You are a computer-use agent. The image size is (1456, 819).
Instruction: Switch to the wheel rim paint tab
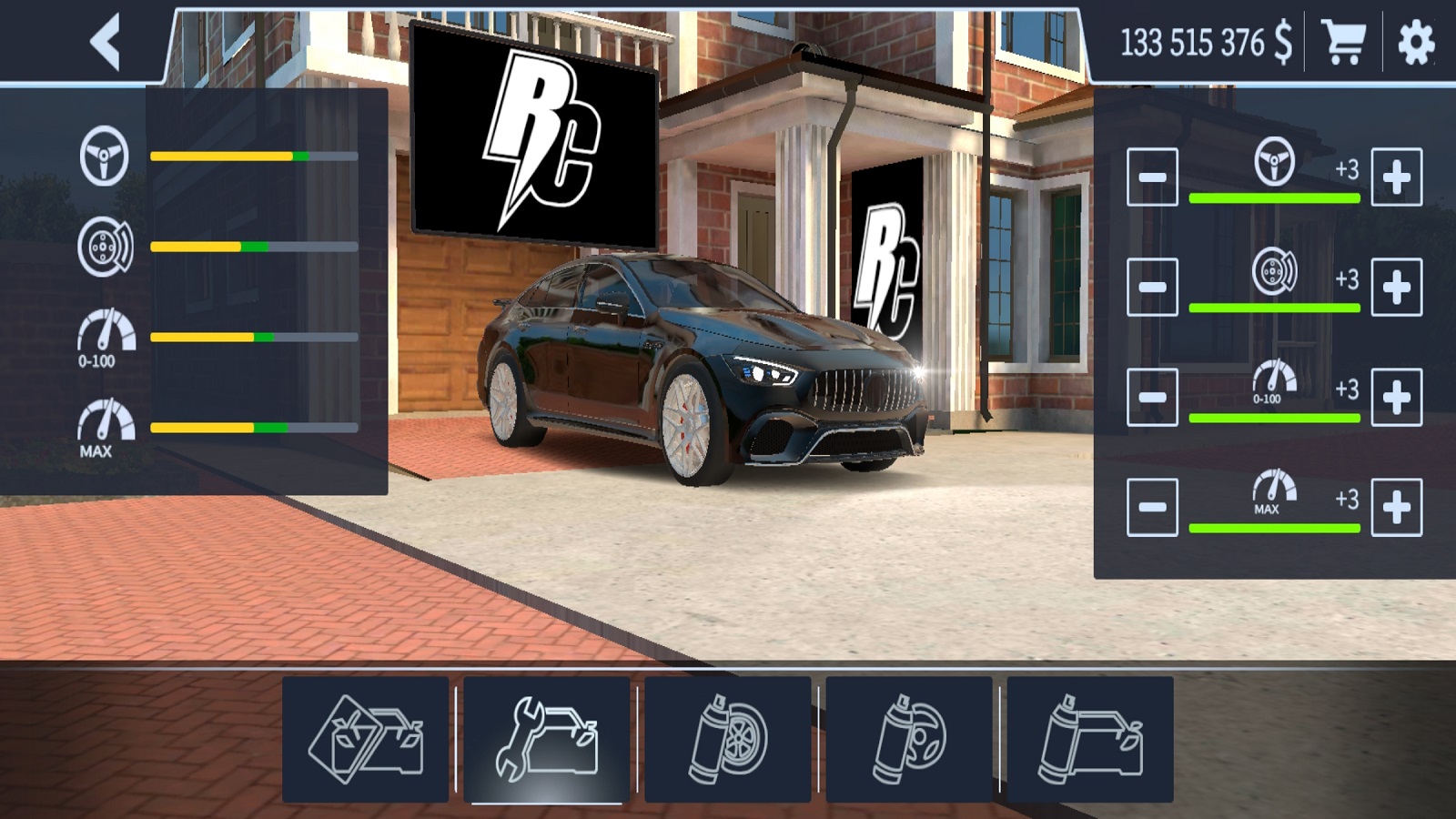point(728,739)
